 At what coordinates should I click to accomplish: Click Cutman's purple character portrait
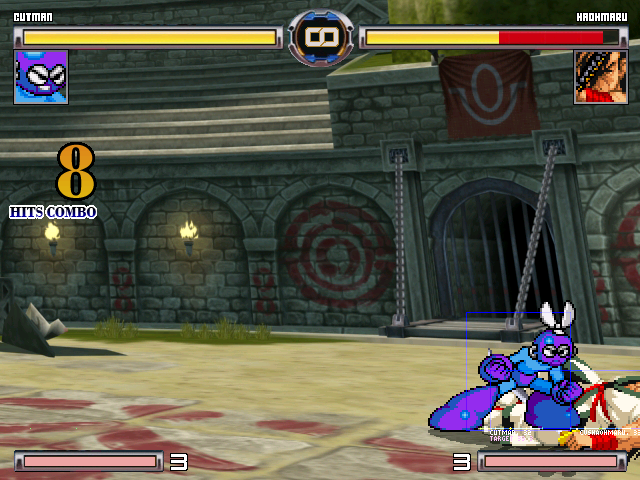coord(41,77)
